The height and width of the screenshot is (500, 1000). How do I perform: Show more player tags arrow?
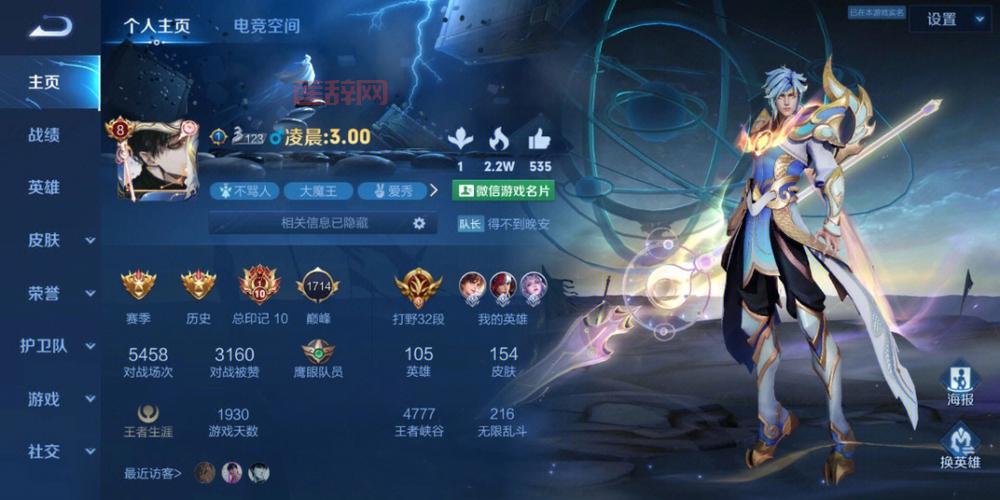coord(434,190)
